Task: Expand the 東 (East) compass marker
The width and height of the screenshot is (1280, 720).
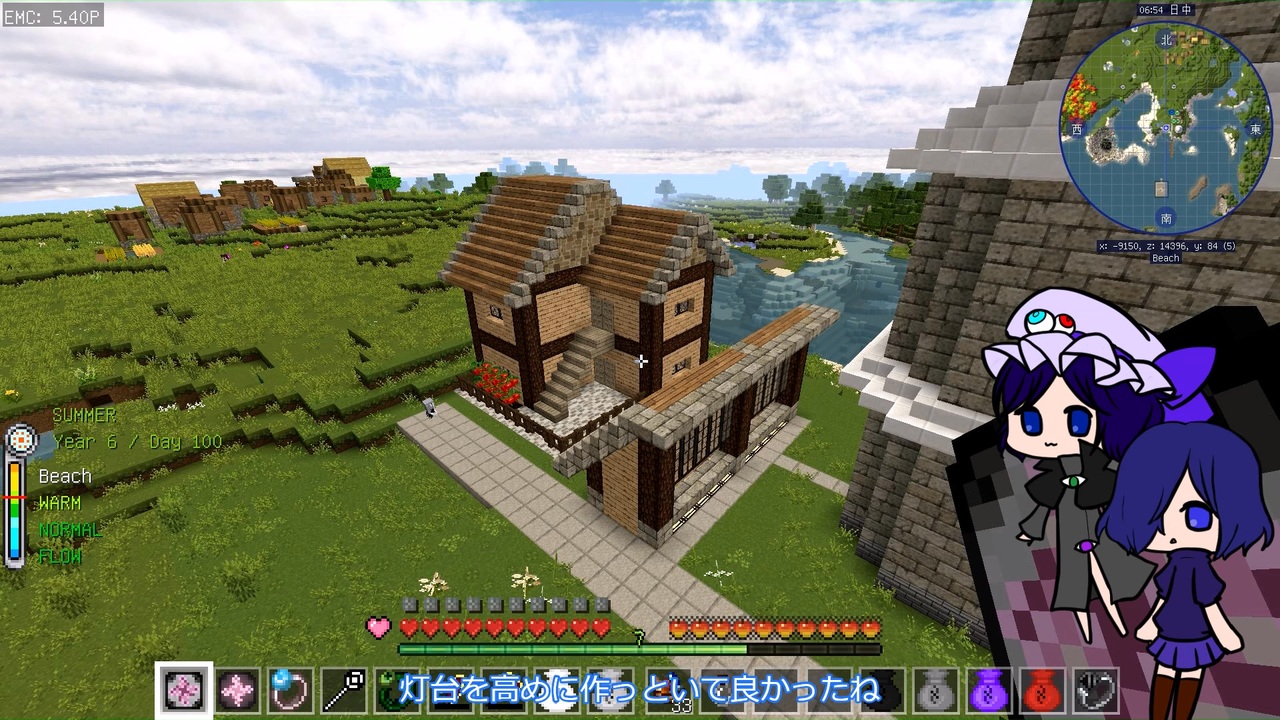Action: point(1254,130)
